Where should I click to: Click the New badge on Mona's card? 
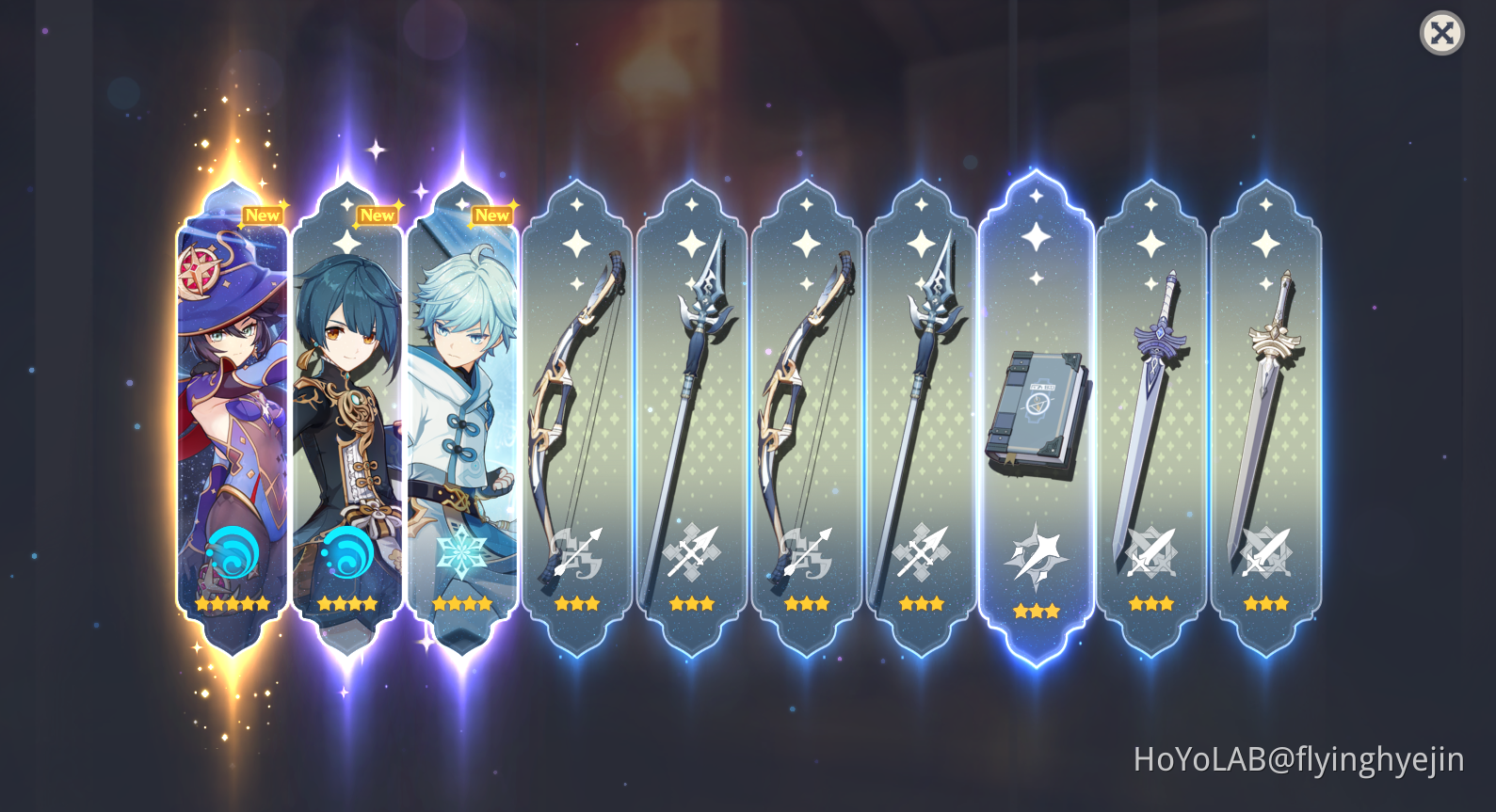(263, 215)
